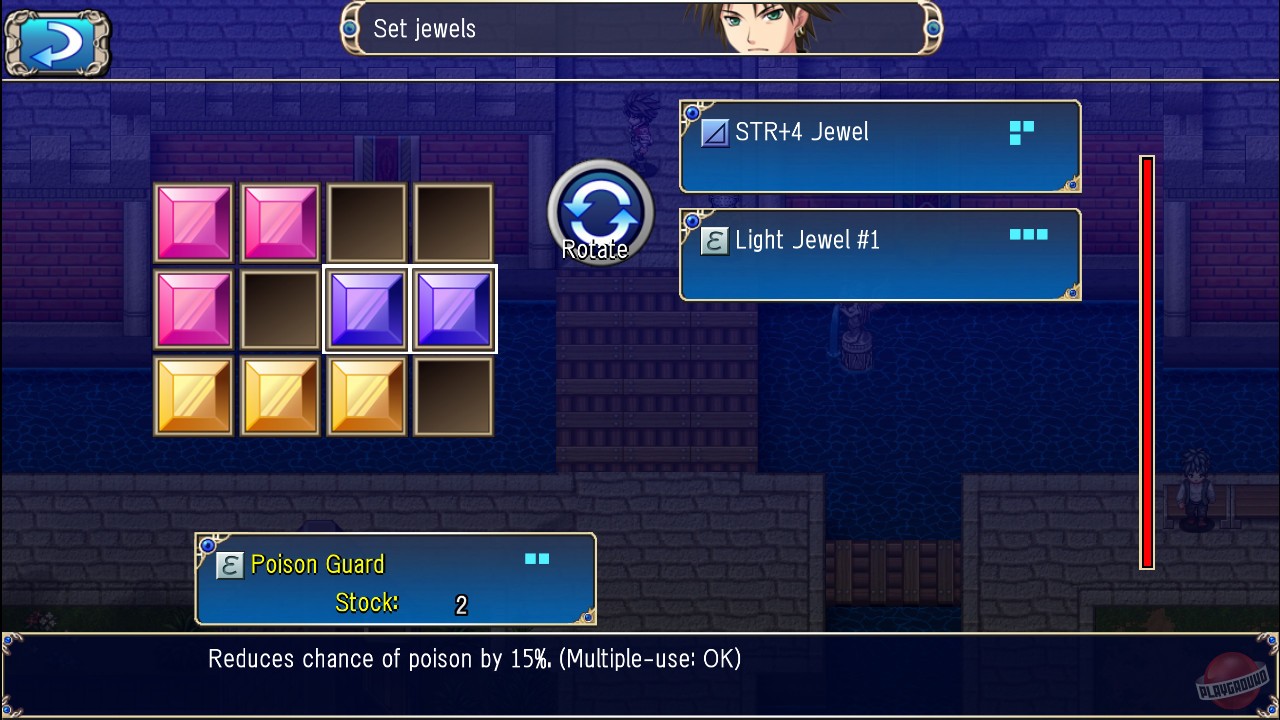Click the blue return arrow icon

coord(56,42)
